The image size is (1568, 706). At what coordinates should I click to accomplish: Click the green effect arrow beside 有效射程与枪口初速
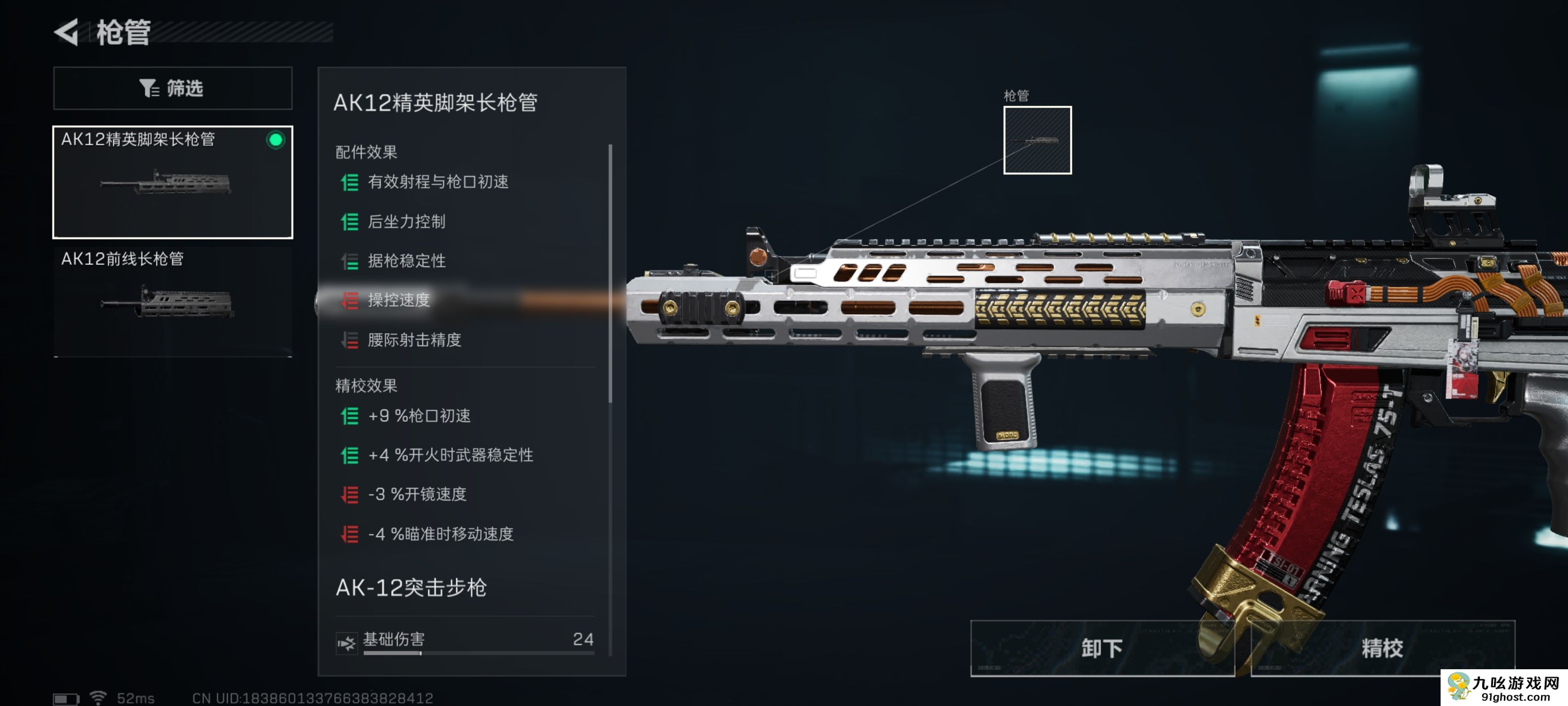349,182
